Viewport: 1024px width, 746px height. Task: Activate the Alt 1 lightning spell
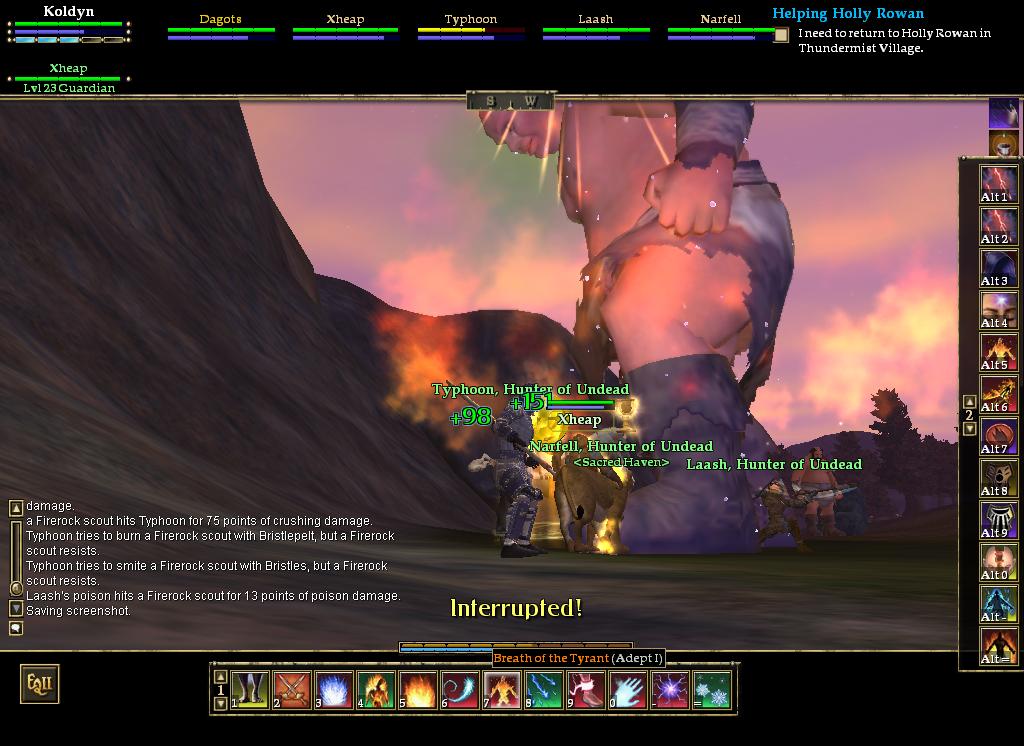[x=999, y=183]
